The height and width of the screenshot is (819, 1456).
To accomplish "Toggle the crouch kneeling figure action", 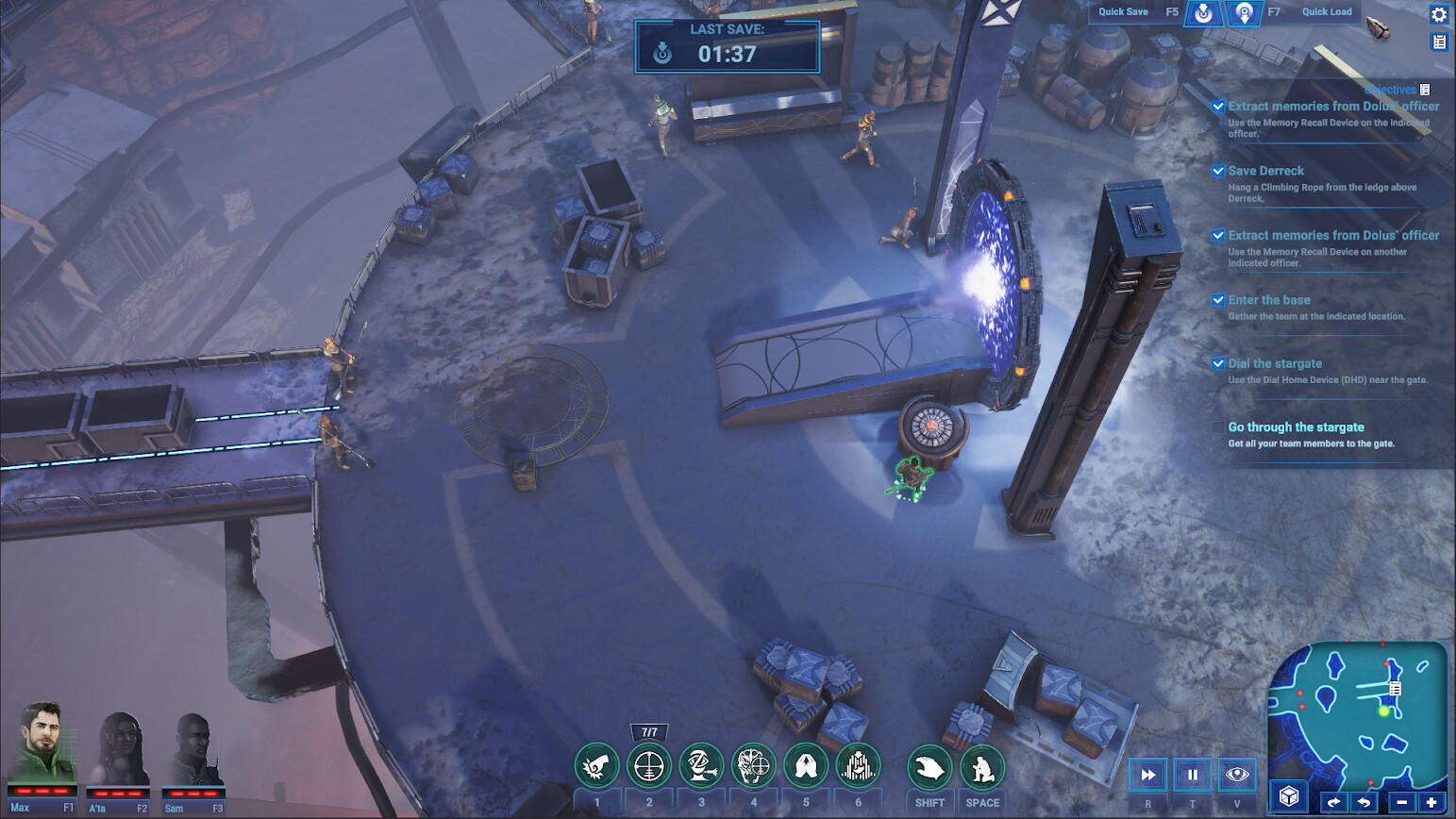I will [982, 768].
